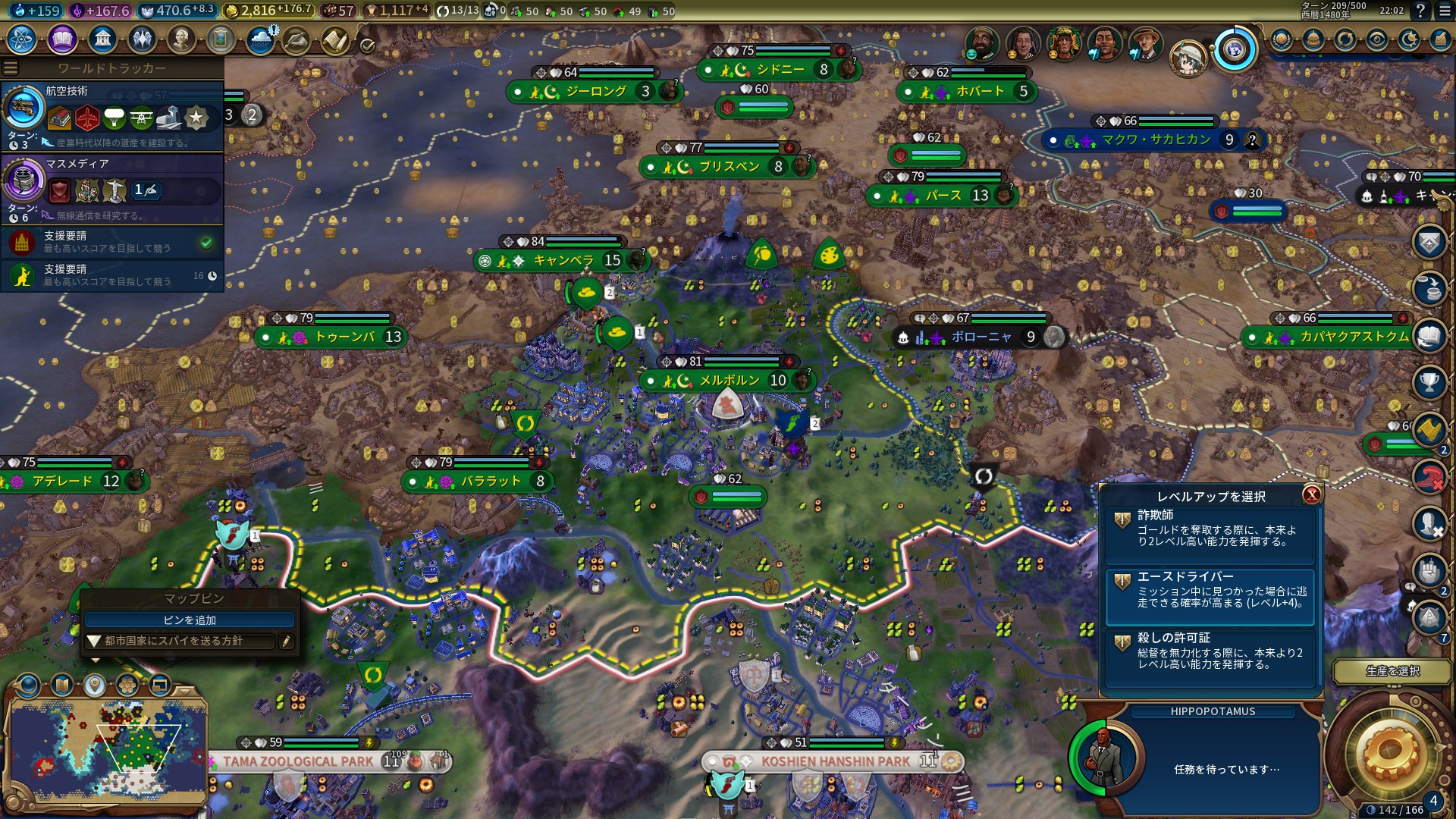Select the 都市国家にスパイを送る方針 map pin entry

[180, 641]
